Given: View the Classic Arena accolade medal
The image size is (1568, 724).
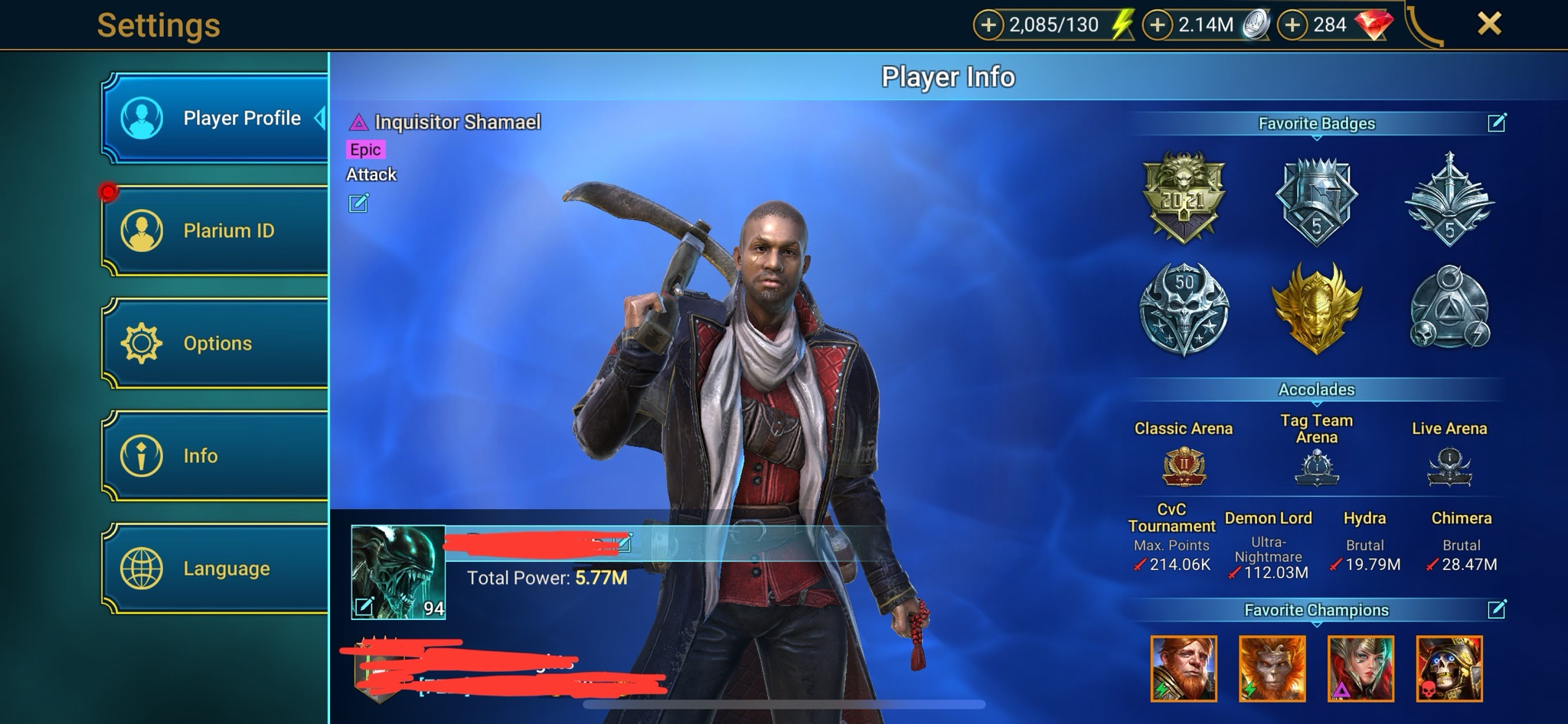Looking at the screenshot, I should point(1184,466).
